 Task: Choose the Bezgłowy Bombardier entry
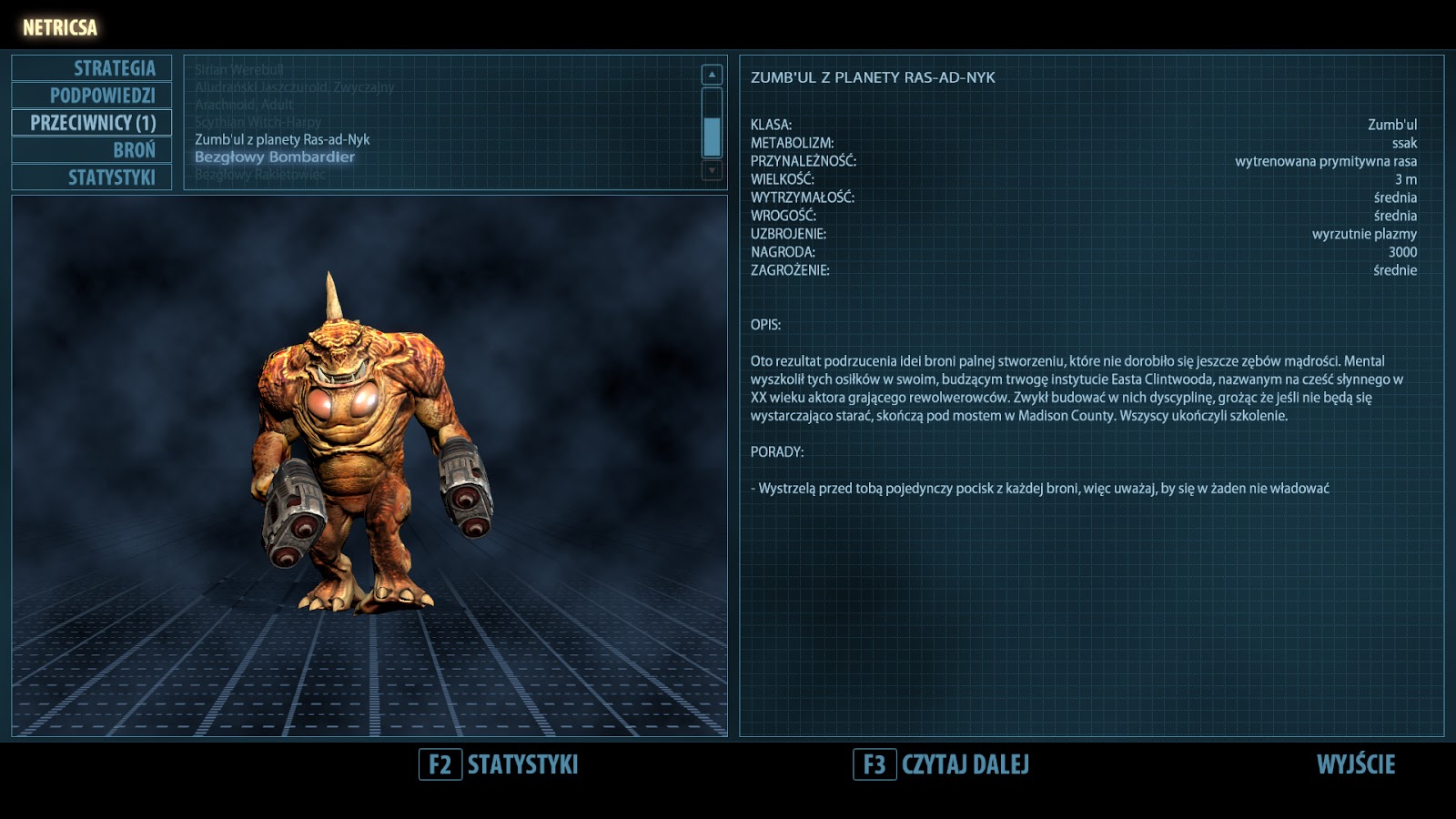click(274, 157)
